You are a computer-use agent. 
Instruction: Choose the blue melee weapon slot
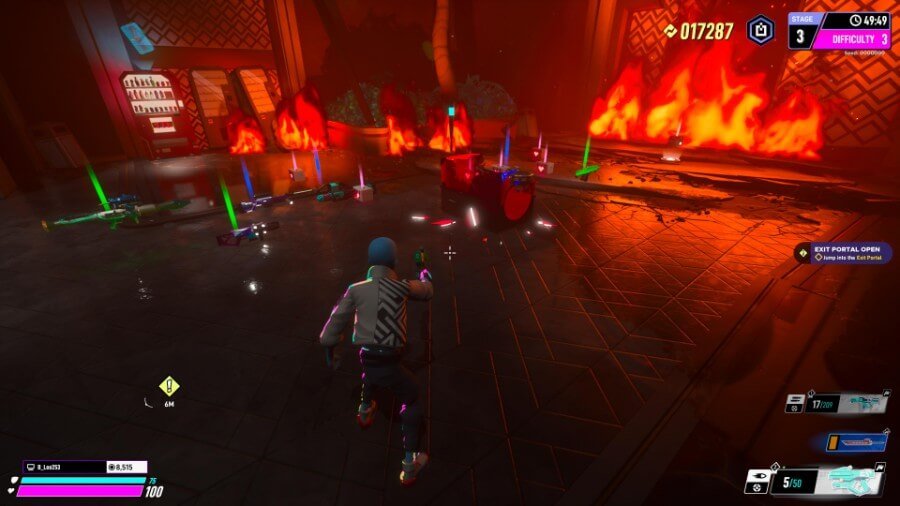pyautogui.click(x=856, y=441)
